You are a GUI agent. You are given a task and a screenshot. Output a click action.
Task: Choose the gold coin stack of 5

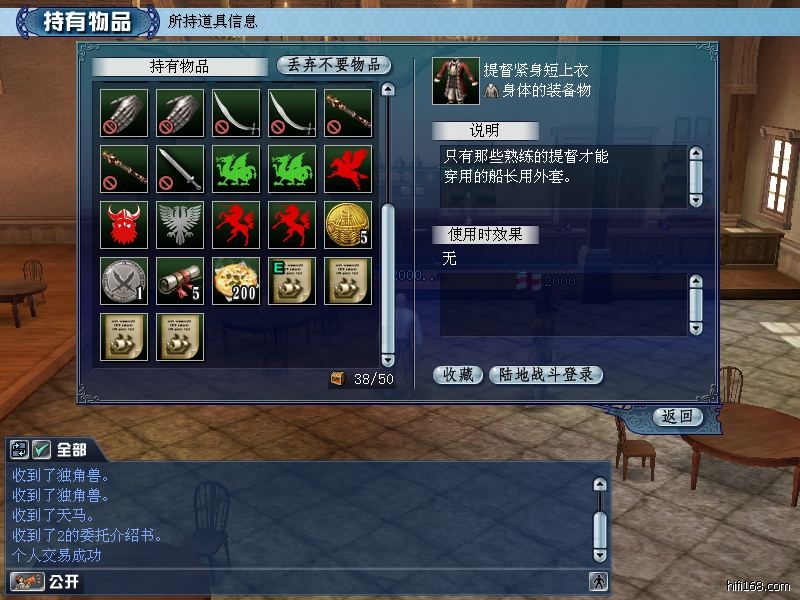point(348,225)
